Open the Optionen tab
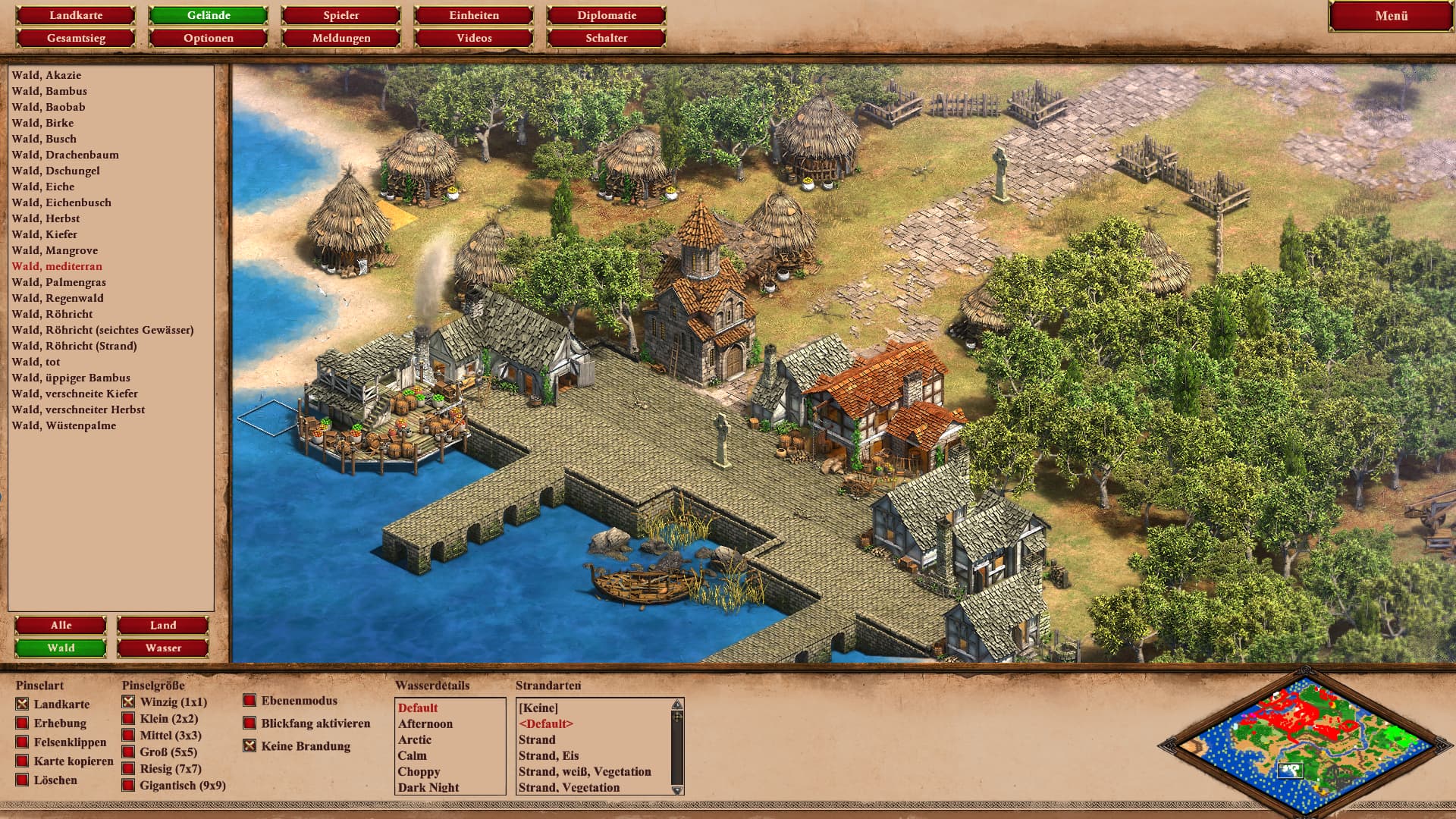This screenshot has width=1456, height=819. click(209, 38)
